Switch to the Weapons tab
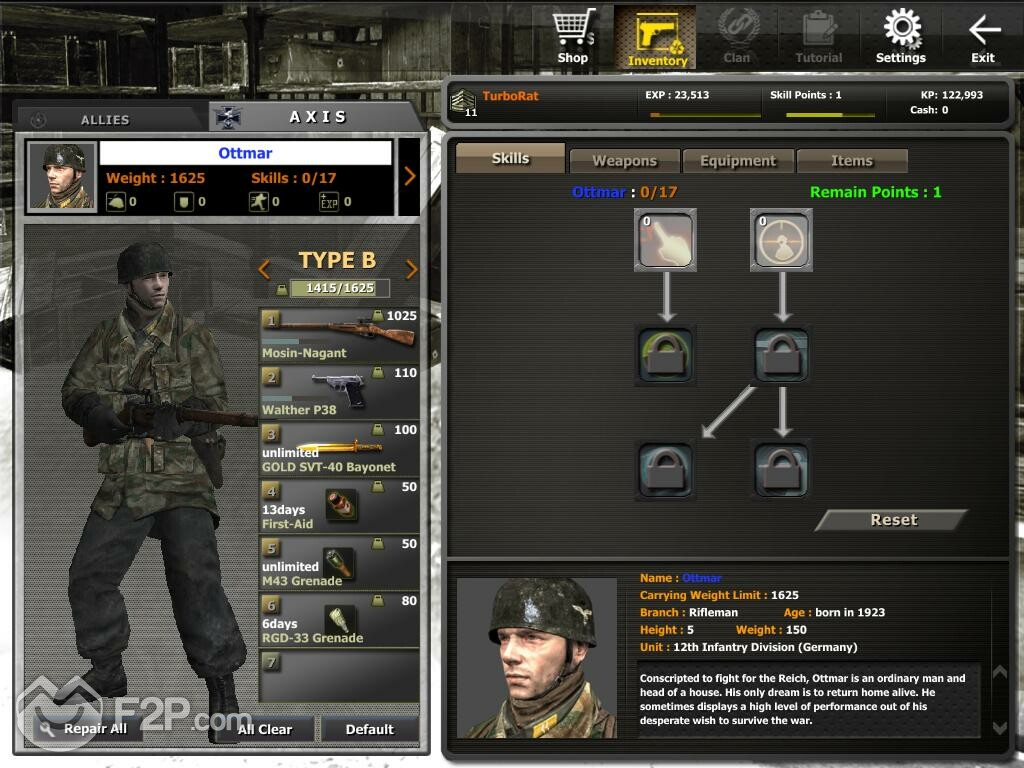Viewport: 1024px width, 768px height. (x=624, y=161)
